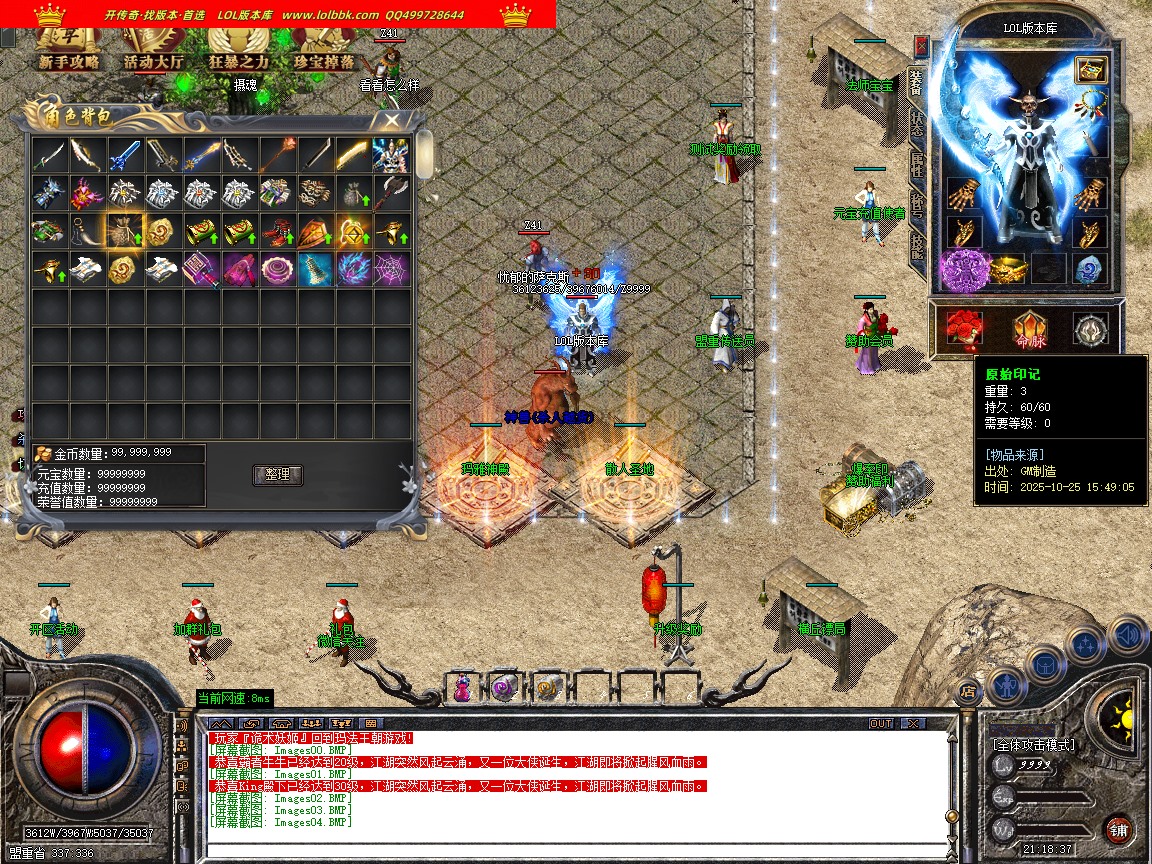Select the highlighted pouch item slot
This screenshot has height=864, width=1152.
click(125, 231)
